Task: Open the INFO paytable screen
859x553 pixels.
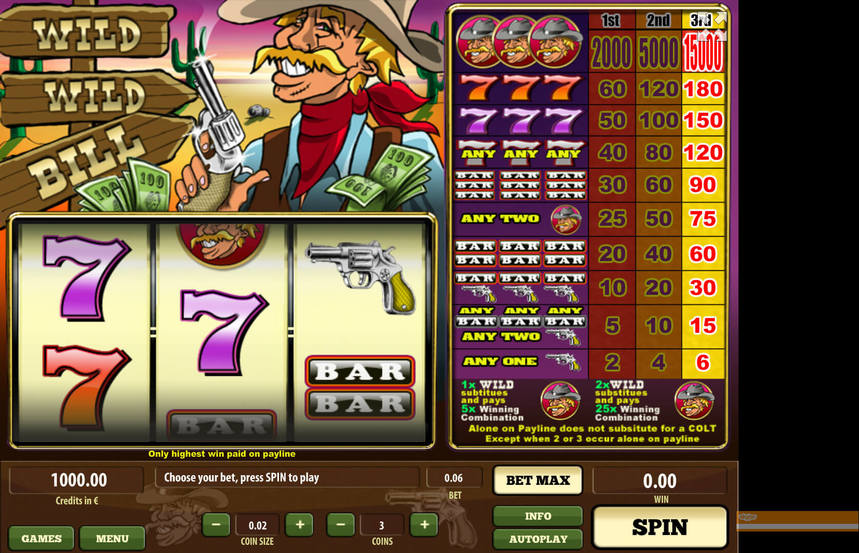Action: (x=537, y=516)
